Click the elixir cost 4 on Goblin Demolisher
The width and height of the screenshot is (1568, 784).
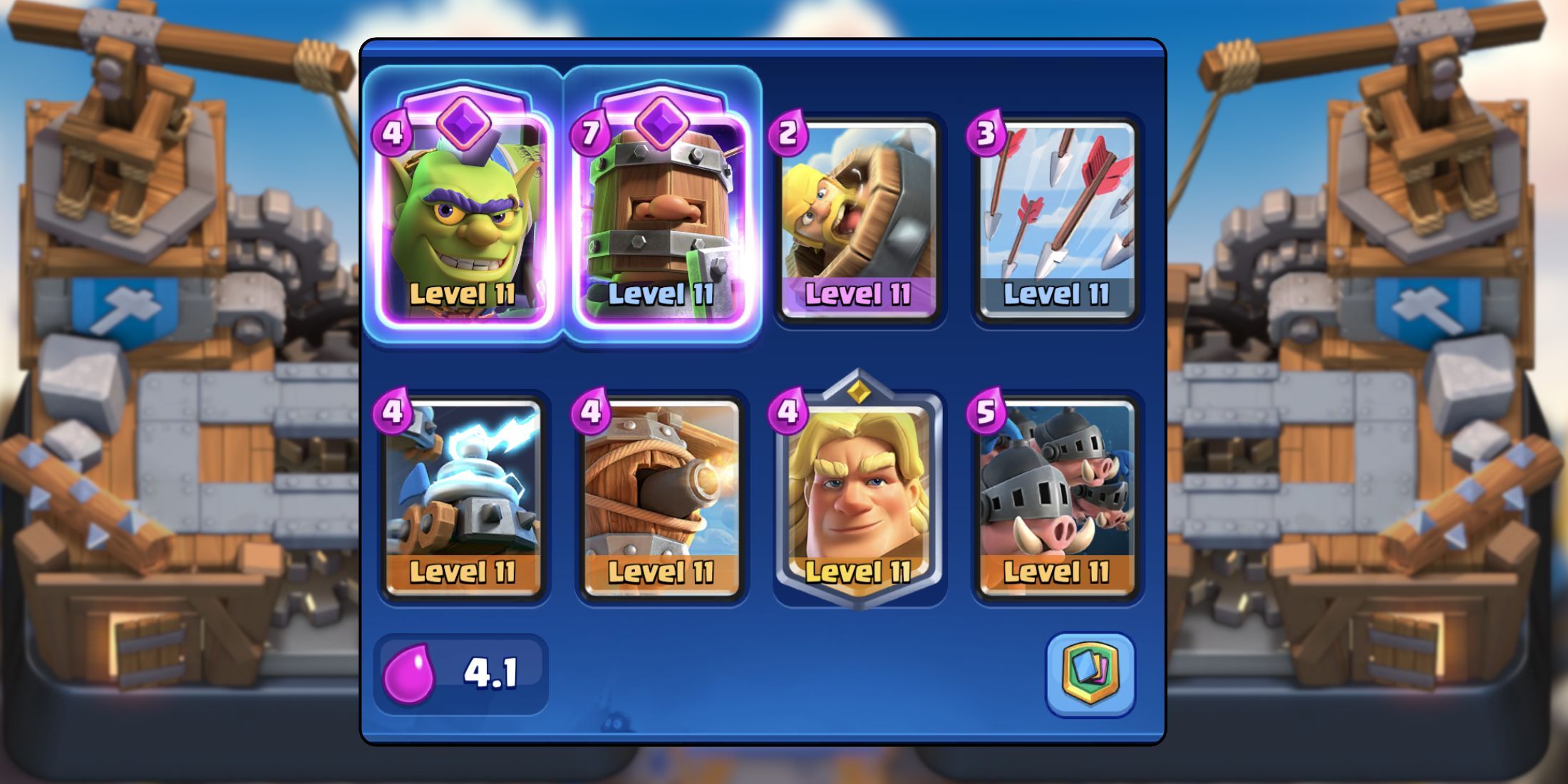click(391, 130)
